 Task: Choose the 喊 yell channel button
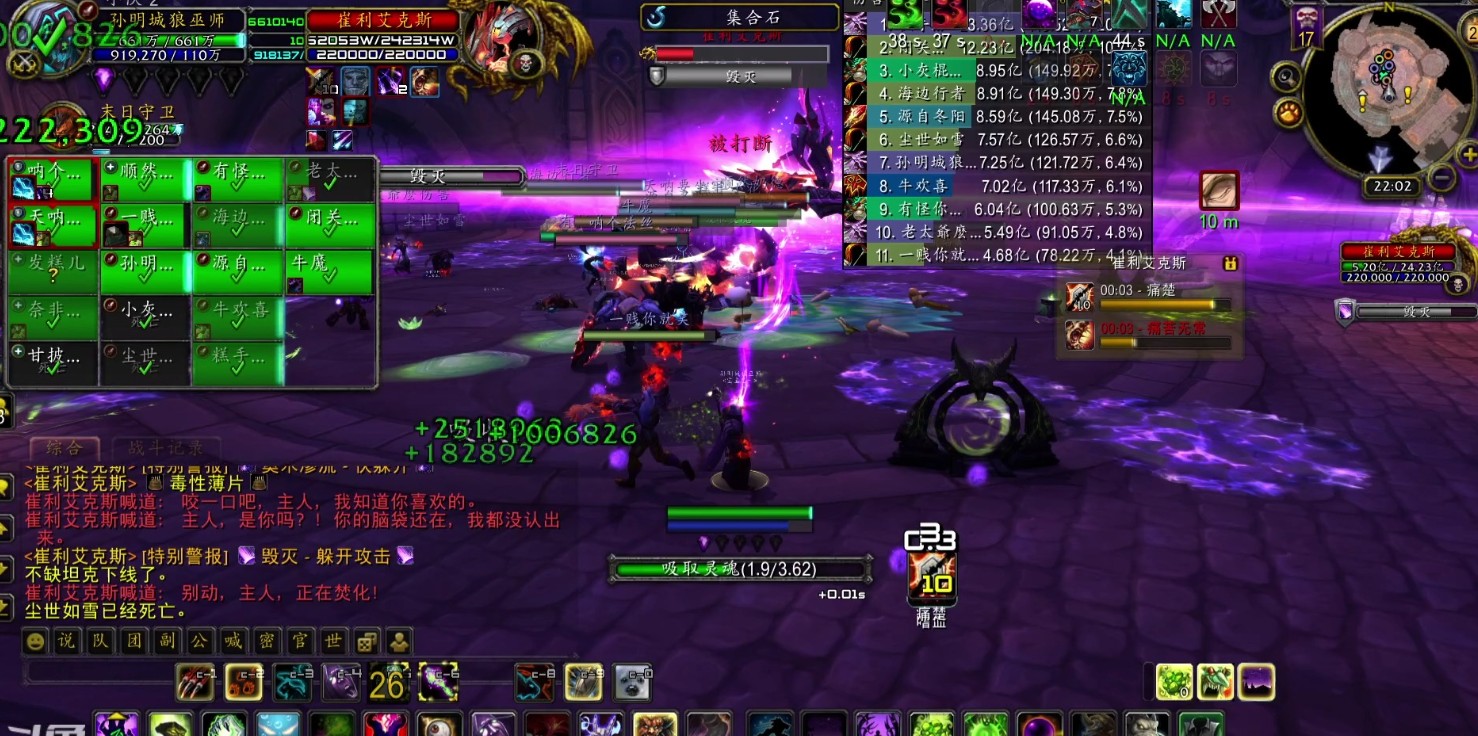click(x=232, y=641)
